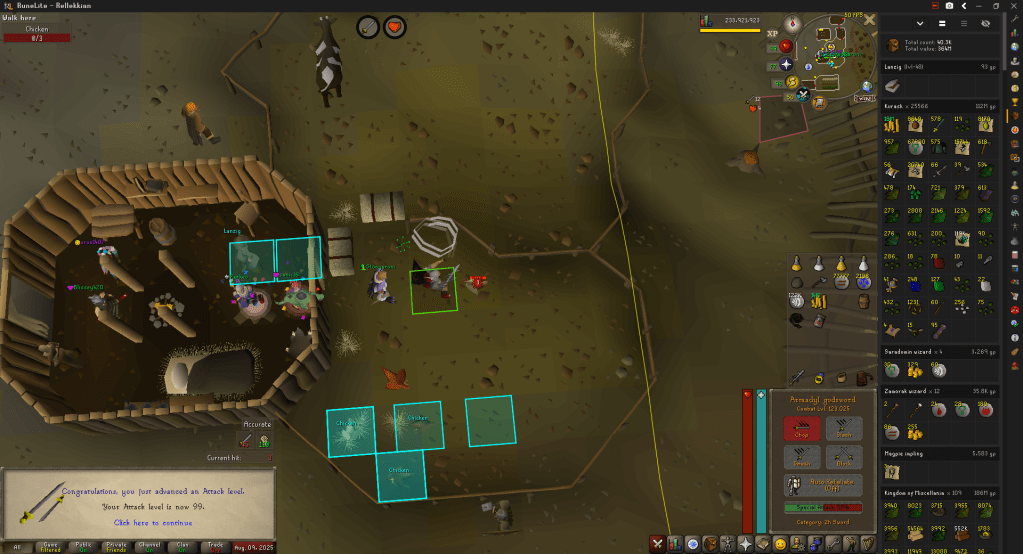Toggle the run energy orb
Screen dimensions: 1023x554
[x=790, y=82]
